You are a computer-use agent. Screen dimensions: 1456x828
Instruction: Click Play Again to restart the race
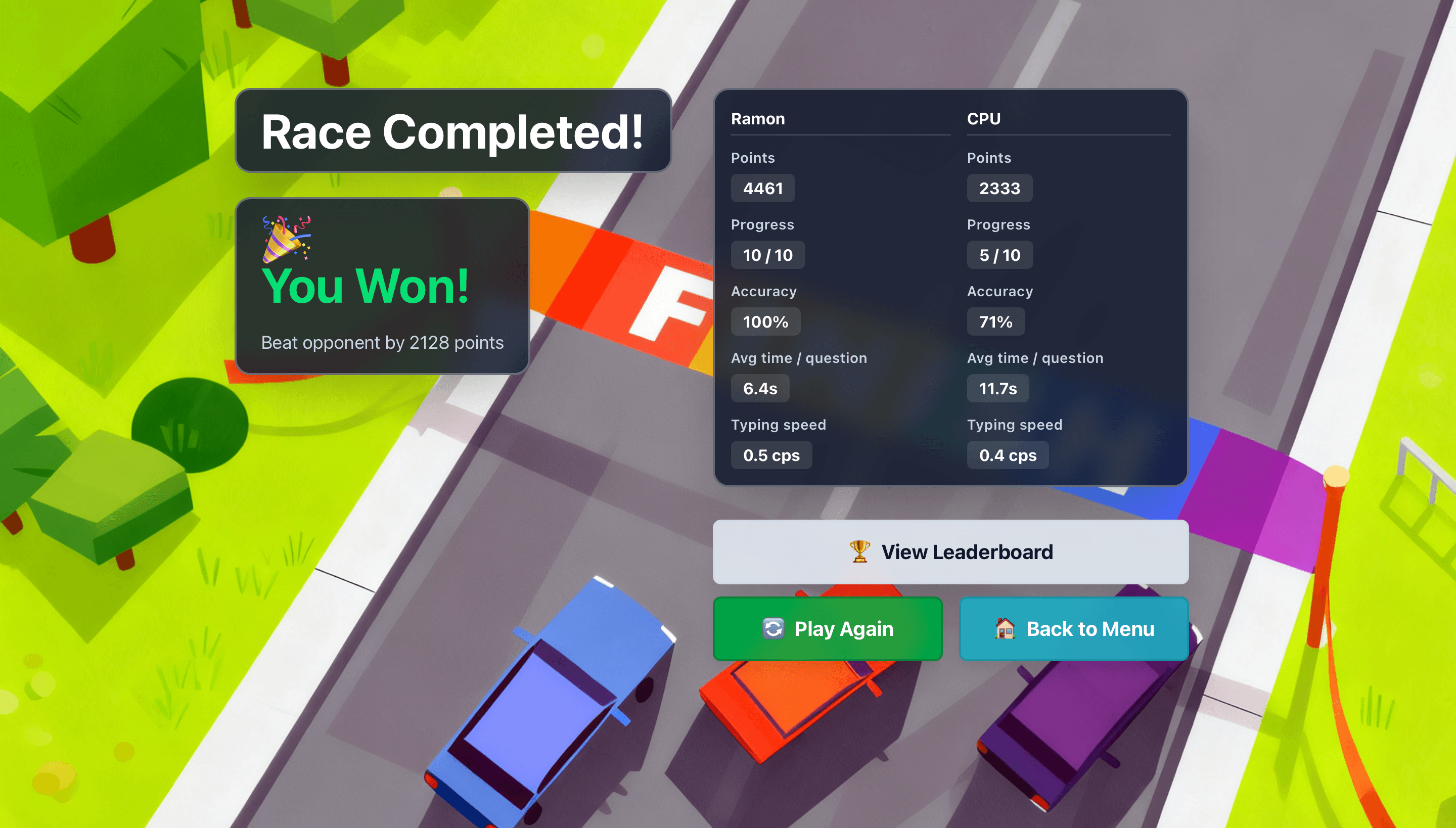[828, 628]
